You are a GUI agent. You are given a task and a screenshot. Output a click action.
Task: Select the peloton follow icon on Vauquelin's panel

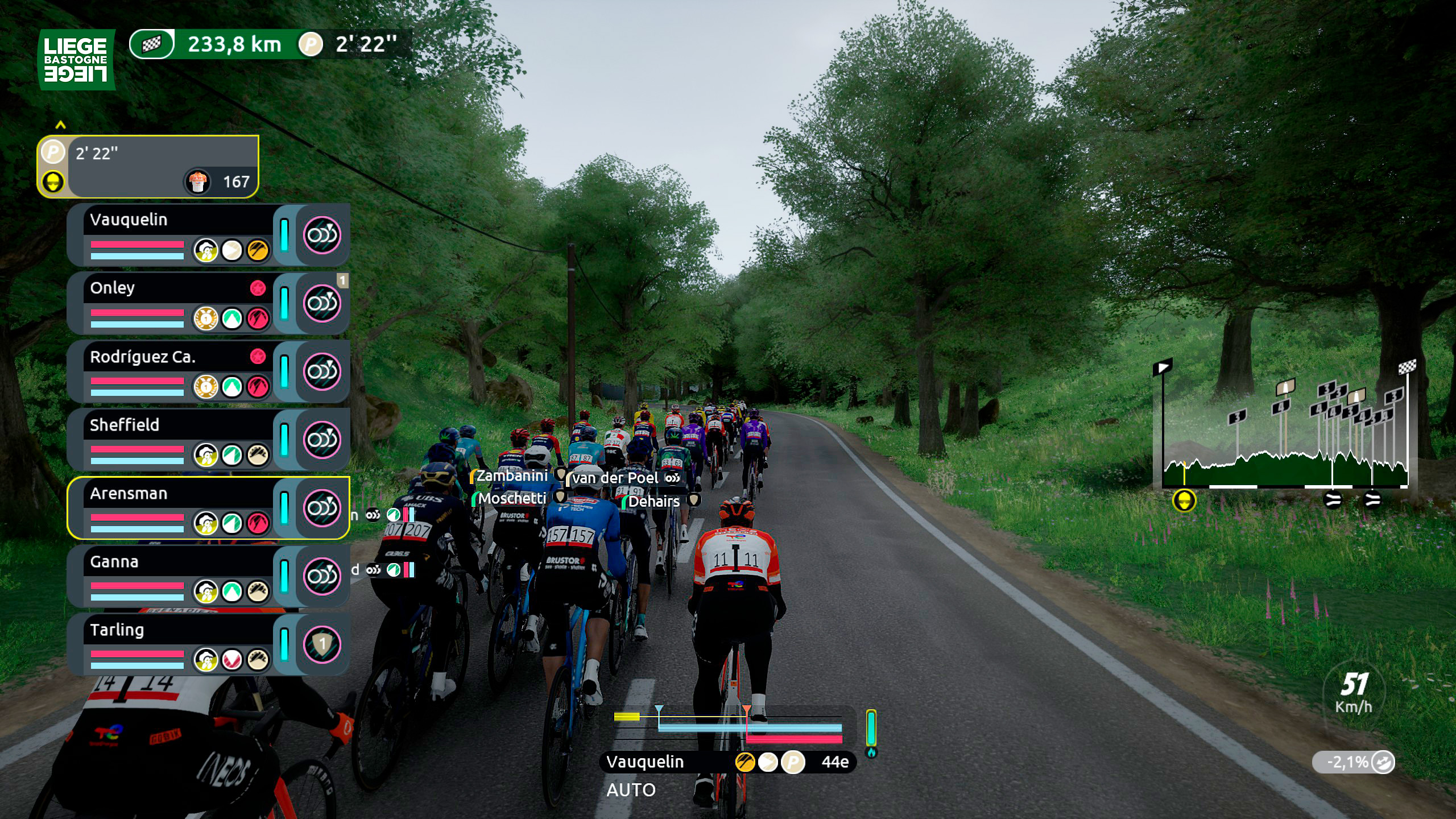pos(321,234)
